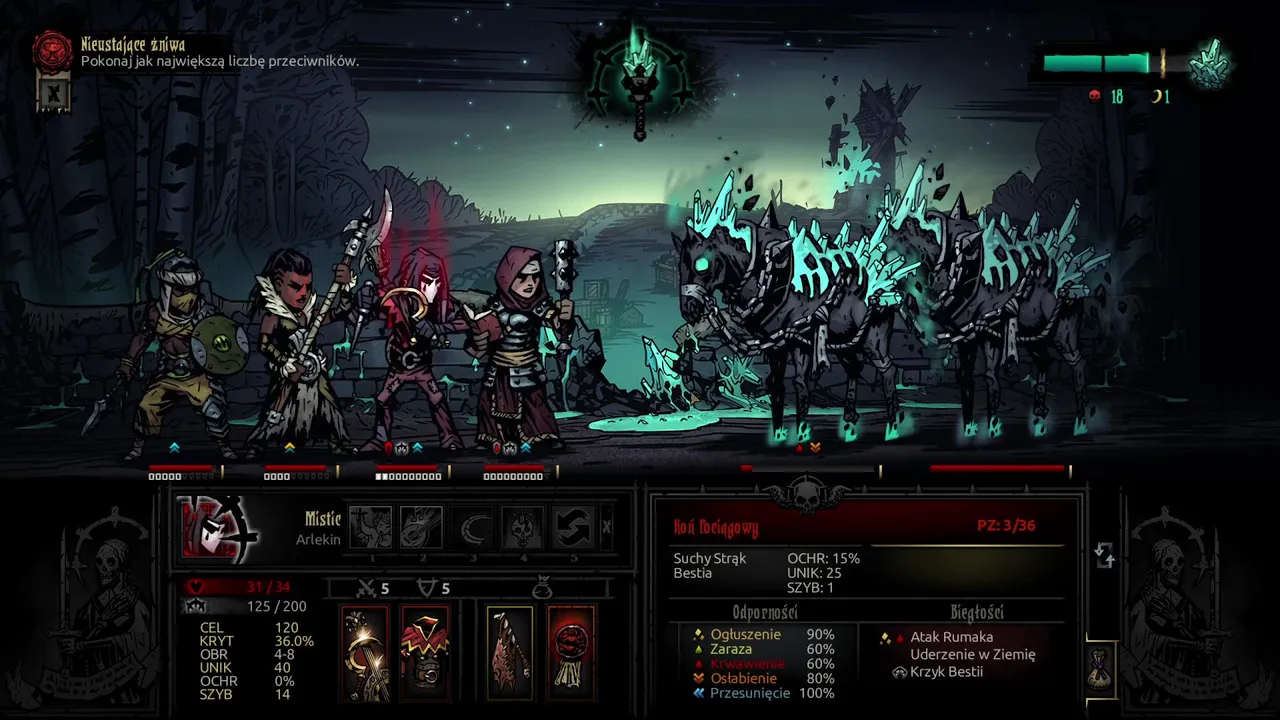This screenshot has height=720, width=1280.
Task: Select the swap position arrows skill
Action: pyautogui.click(x=574, y=527)
